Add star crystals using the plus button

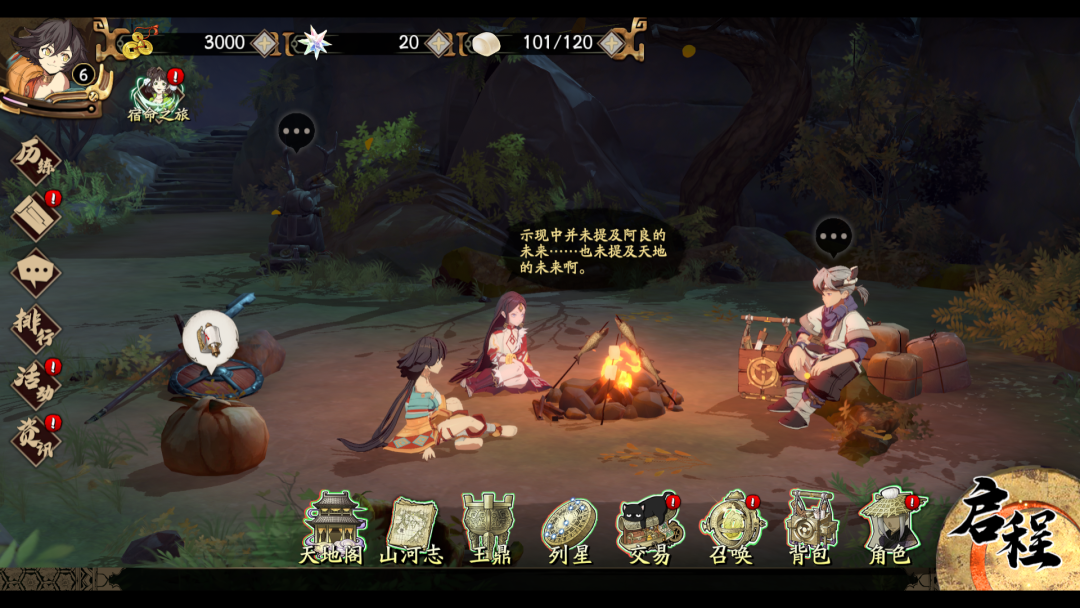tap(438, 43)
